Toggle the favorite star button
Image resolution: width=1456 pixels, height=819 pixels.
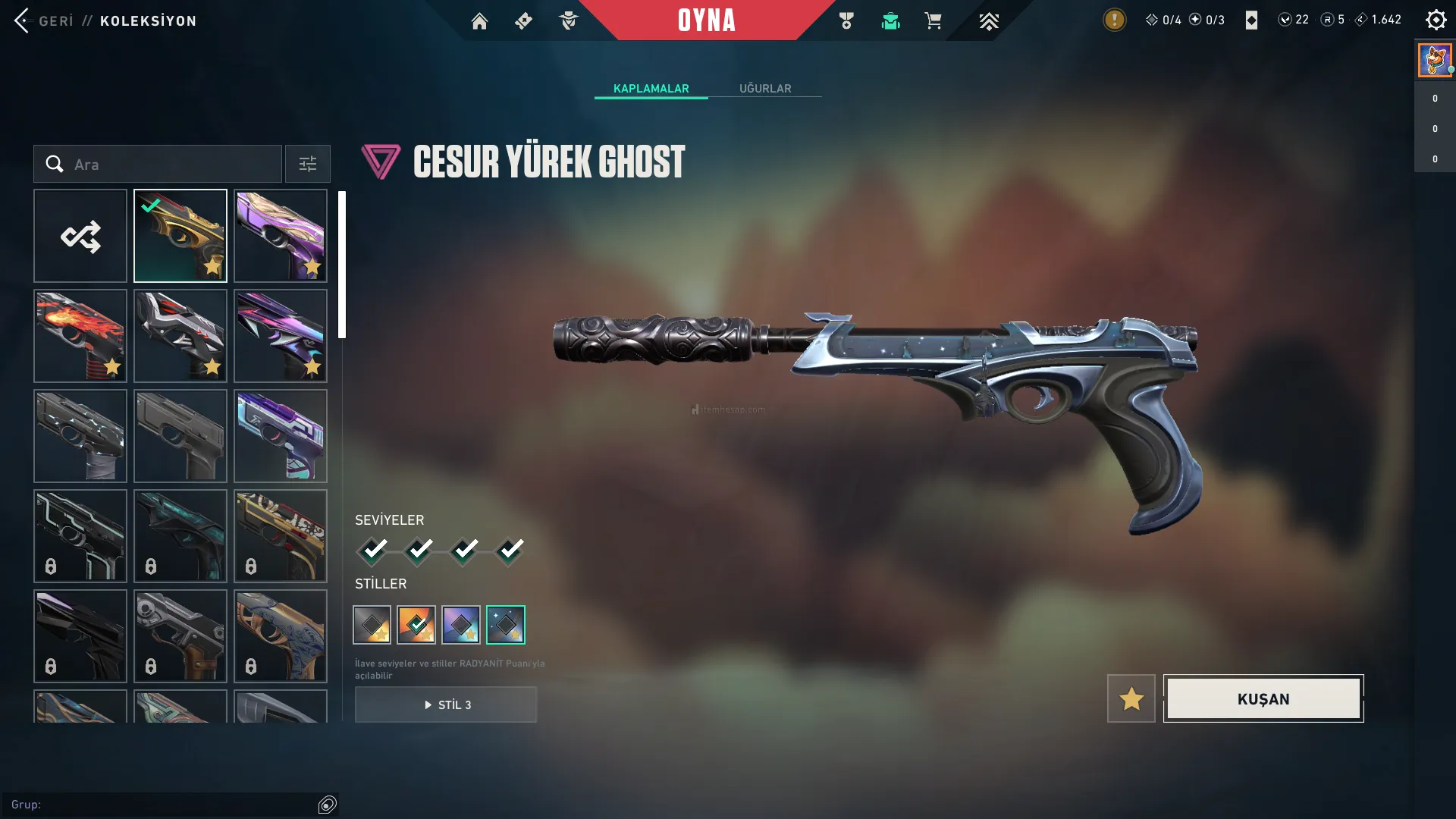[1131, 699]
